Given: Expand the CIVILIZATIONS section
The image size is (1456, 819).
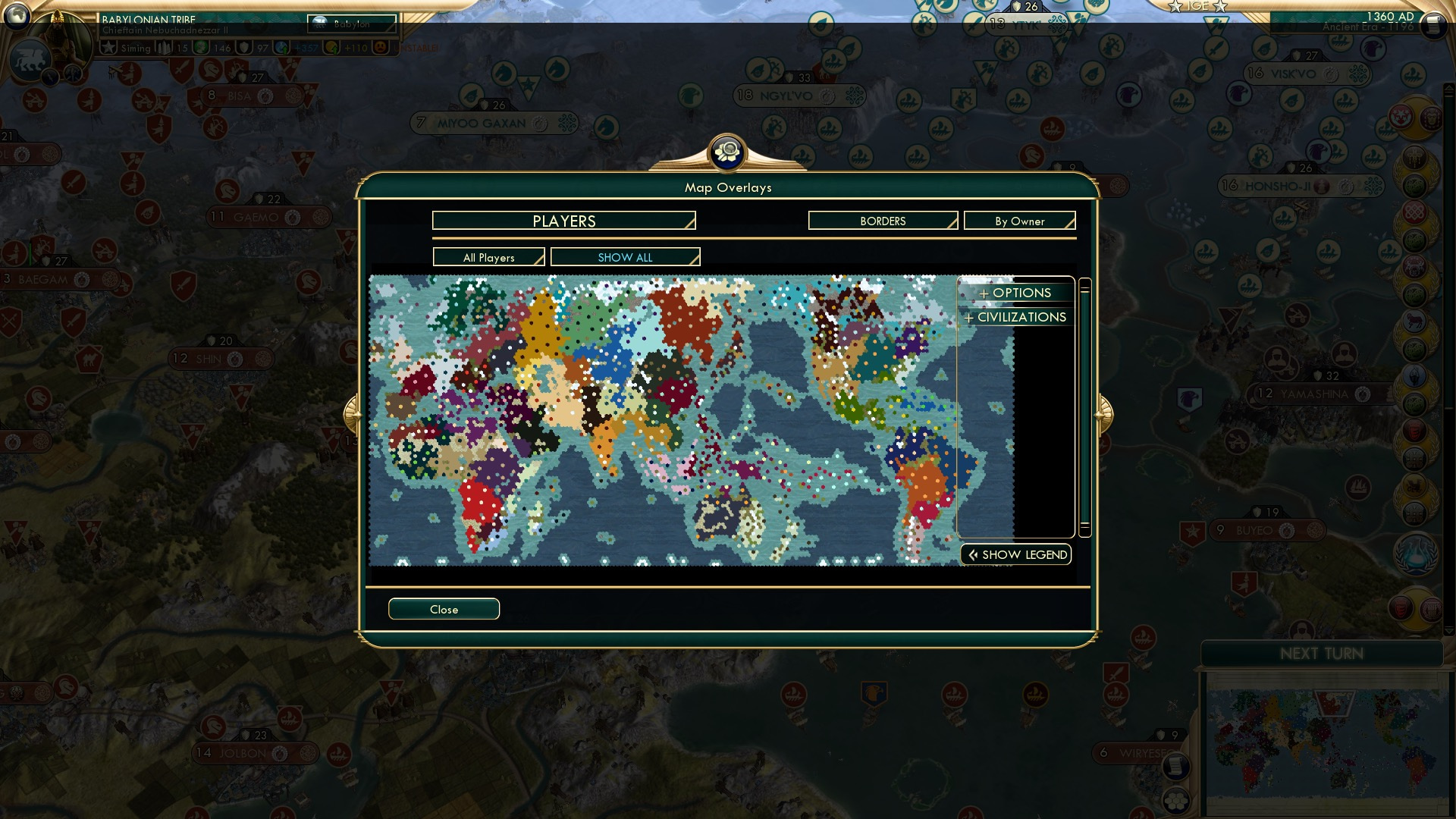Looking at the screenshot, I should 1015,317.
